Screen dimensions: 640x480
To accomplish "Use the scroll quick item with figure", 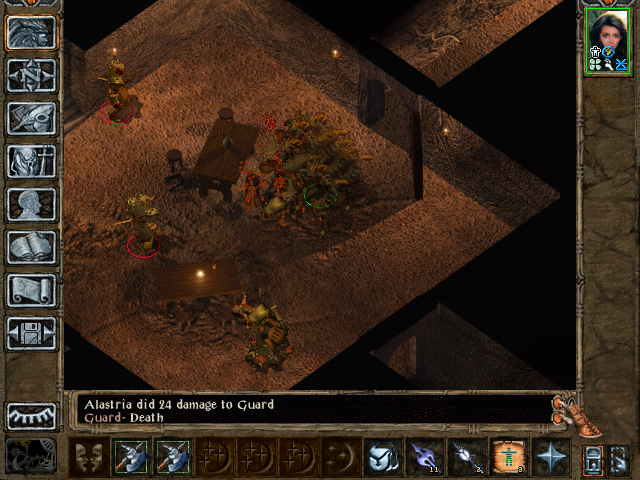I will [508, 458].
